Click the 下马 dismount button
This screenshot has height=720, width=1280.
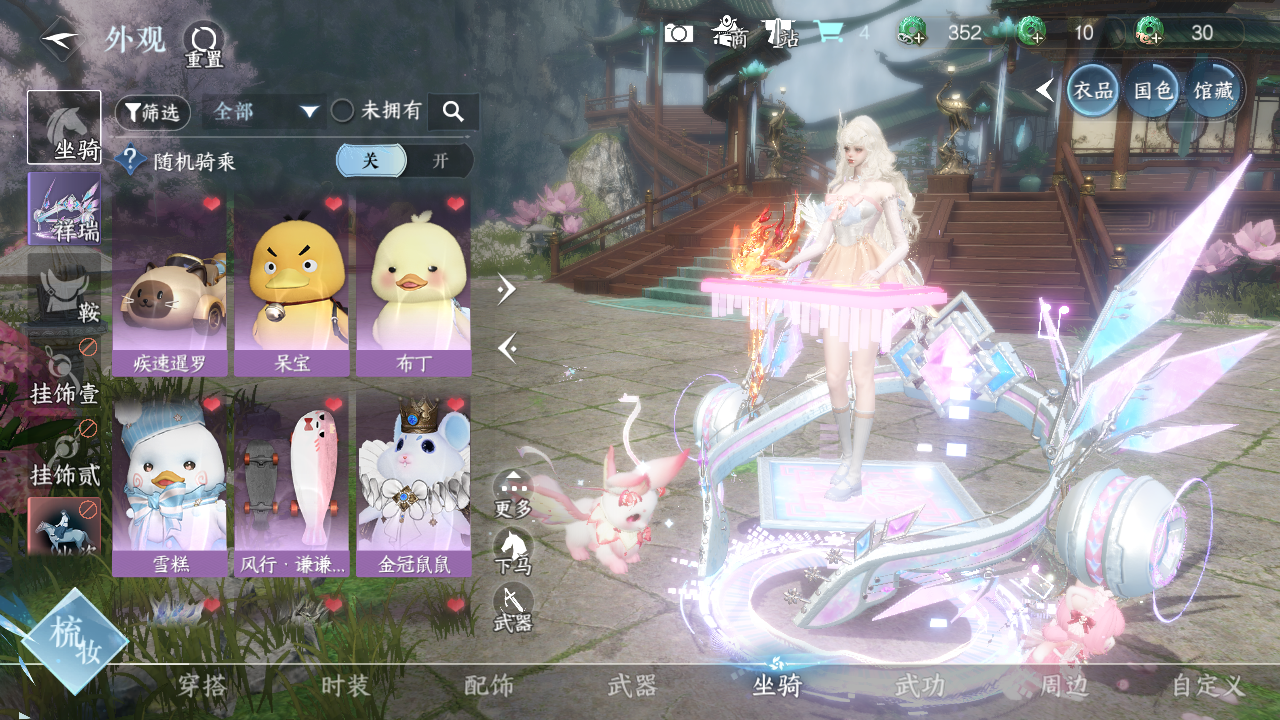pos(513,550)
